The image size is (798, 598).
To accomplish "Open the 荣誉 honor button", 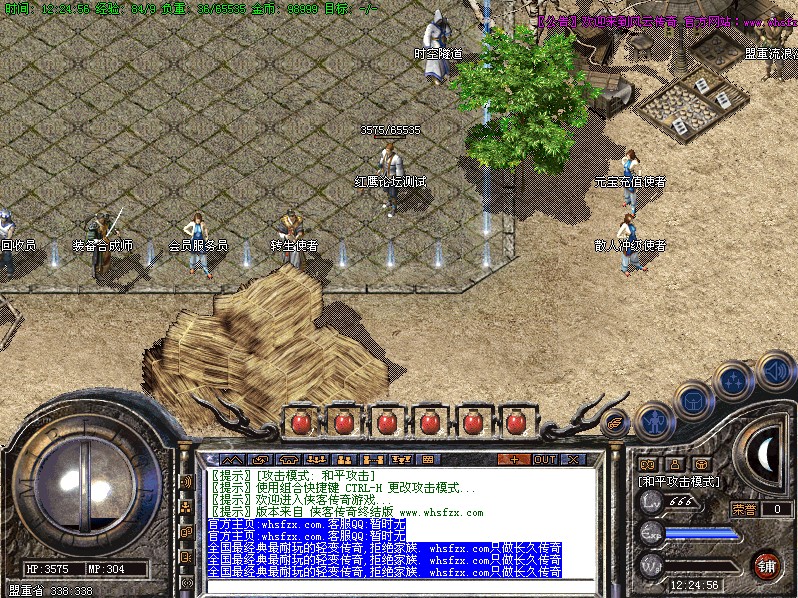I will click(x=743, y=509).
